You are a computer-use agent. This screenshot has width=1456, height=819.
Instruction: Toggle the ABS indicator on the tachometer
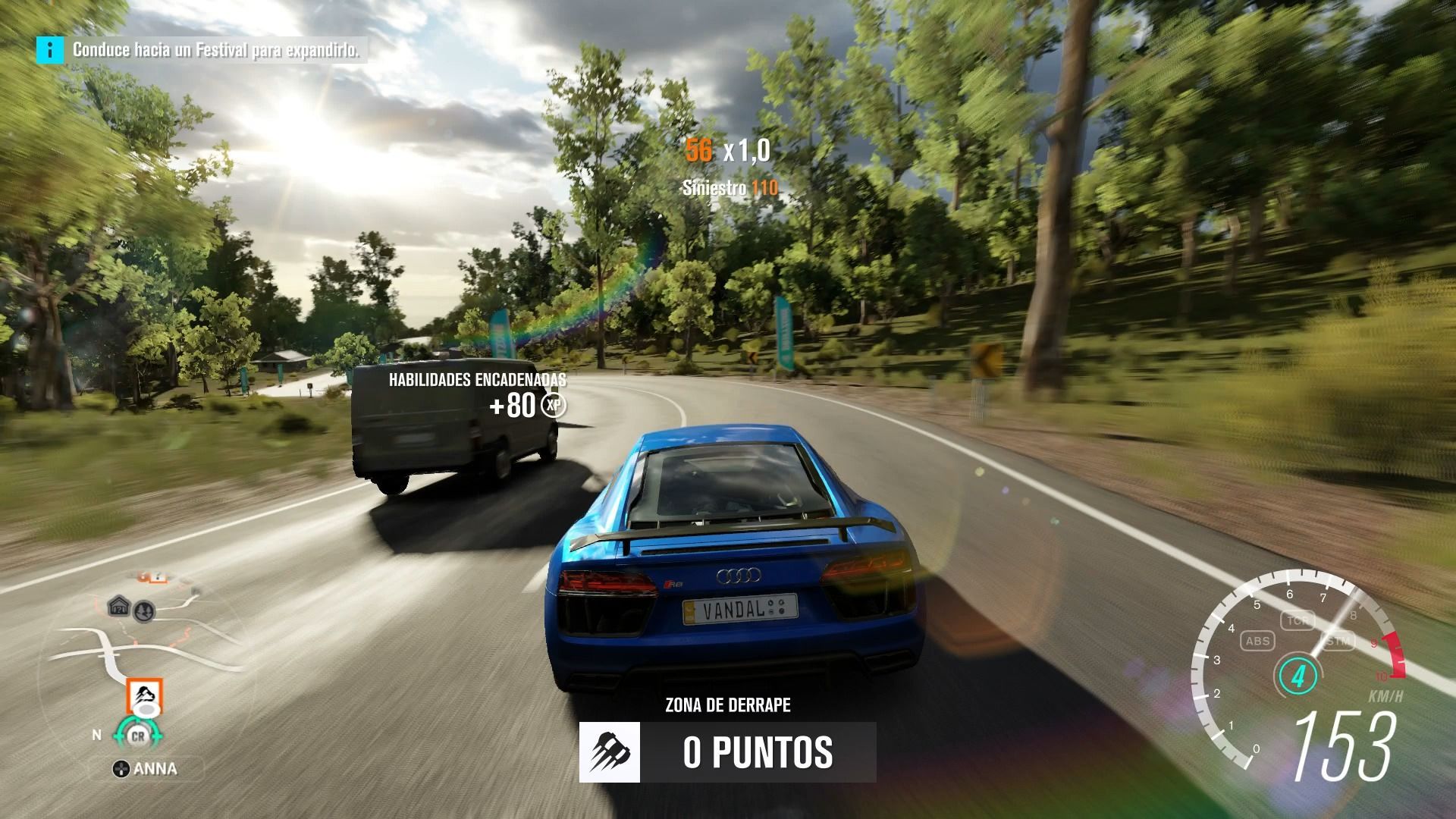pyautogui.click(x=1257, y=641)
